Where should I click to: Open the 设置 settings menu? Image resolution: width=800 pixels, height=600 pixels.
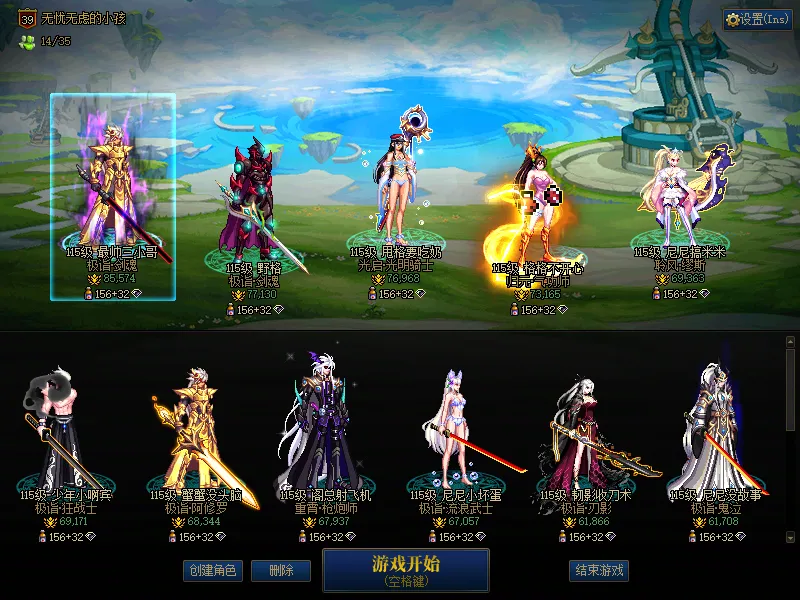click(x=757, y=19)
